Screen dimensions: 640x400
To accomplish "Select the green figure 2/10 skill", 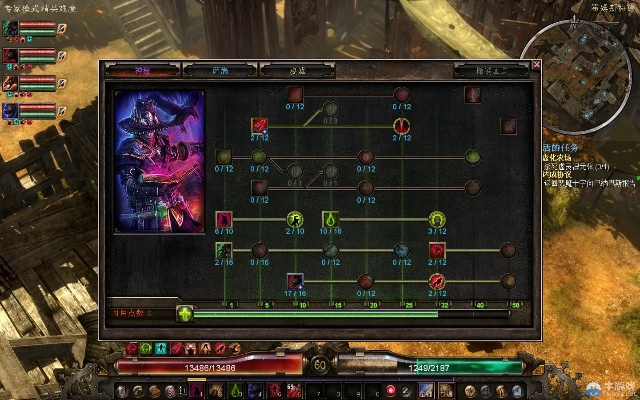I will coord(295,219).
